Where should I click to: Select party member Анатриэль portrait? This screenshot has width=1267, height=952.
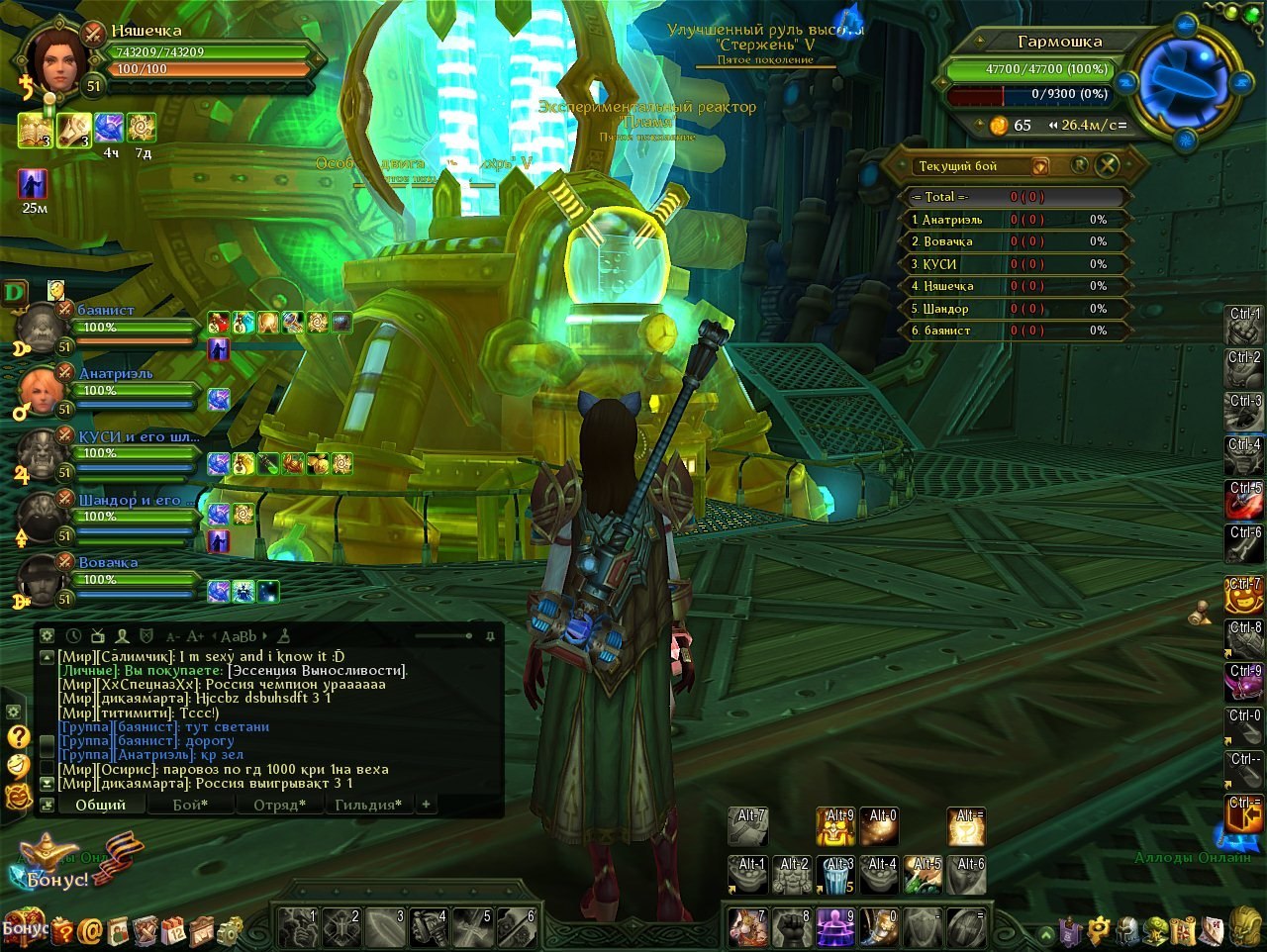point(42,391)
